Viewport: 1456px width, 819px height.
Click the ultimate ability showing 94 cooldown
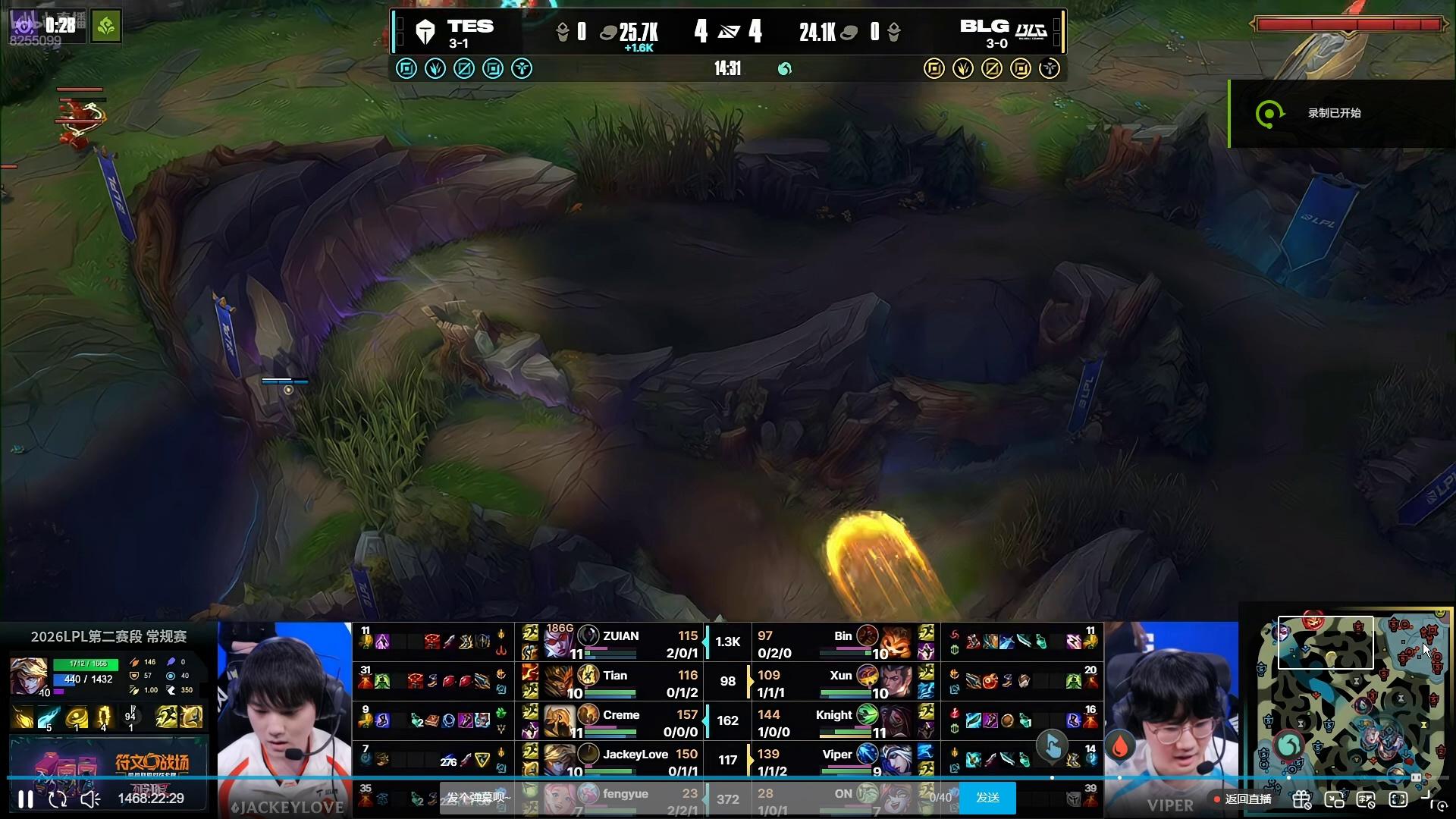130,717
